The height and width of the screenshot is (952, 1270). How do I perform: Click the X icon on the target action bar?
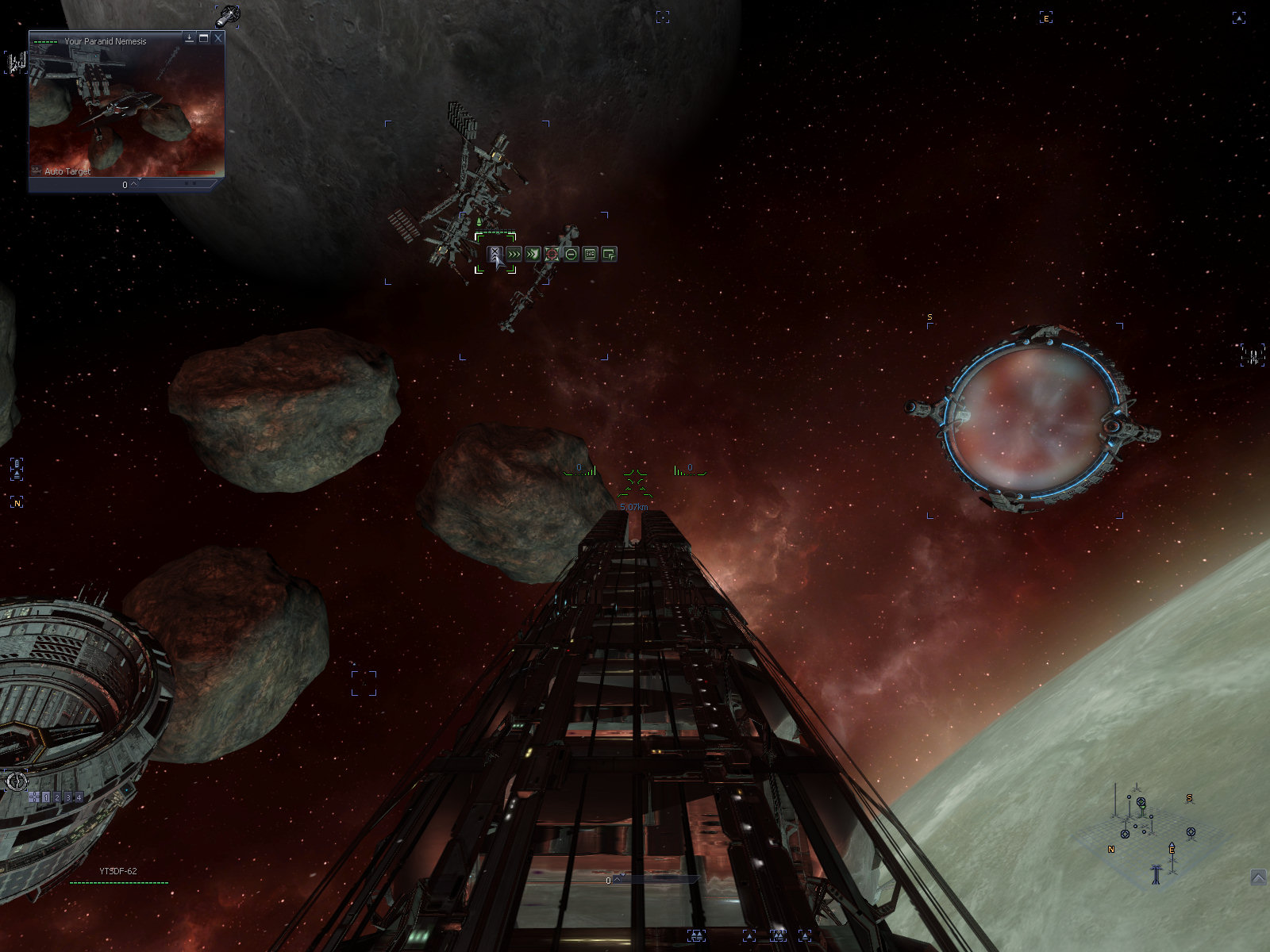tap(495, 254)
